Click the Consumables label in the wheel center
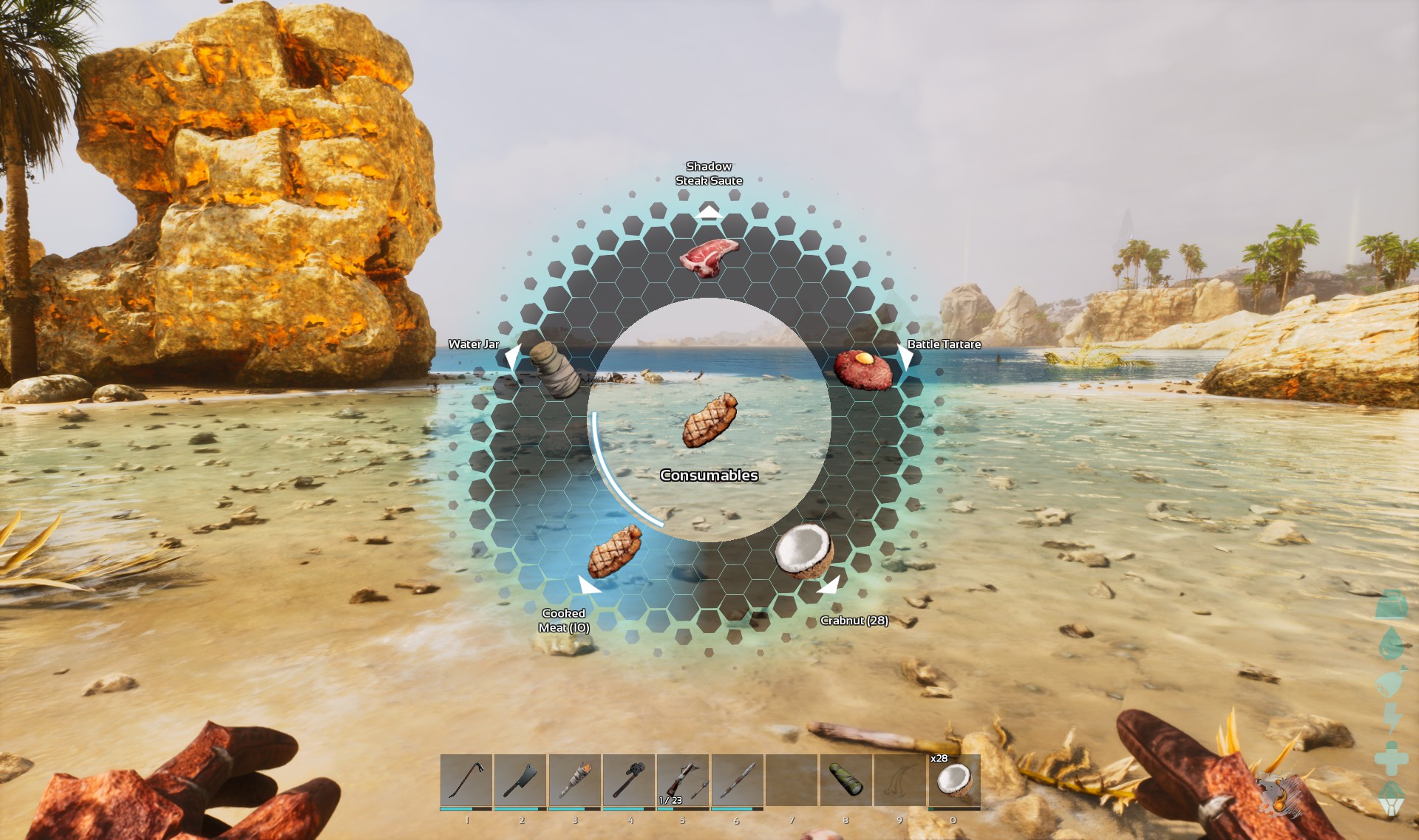Screen dimensions: 1419x840 coord(709,476)
